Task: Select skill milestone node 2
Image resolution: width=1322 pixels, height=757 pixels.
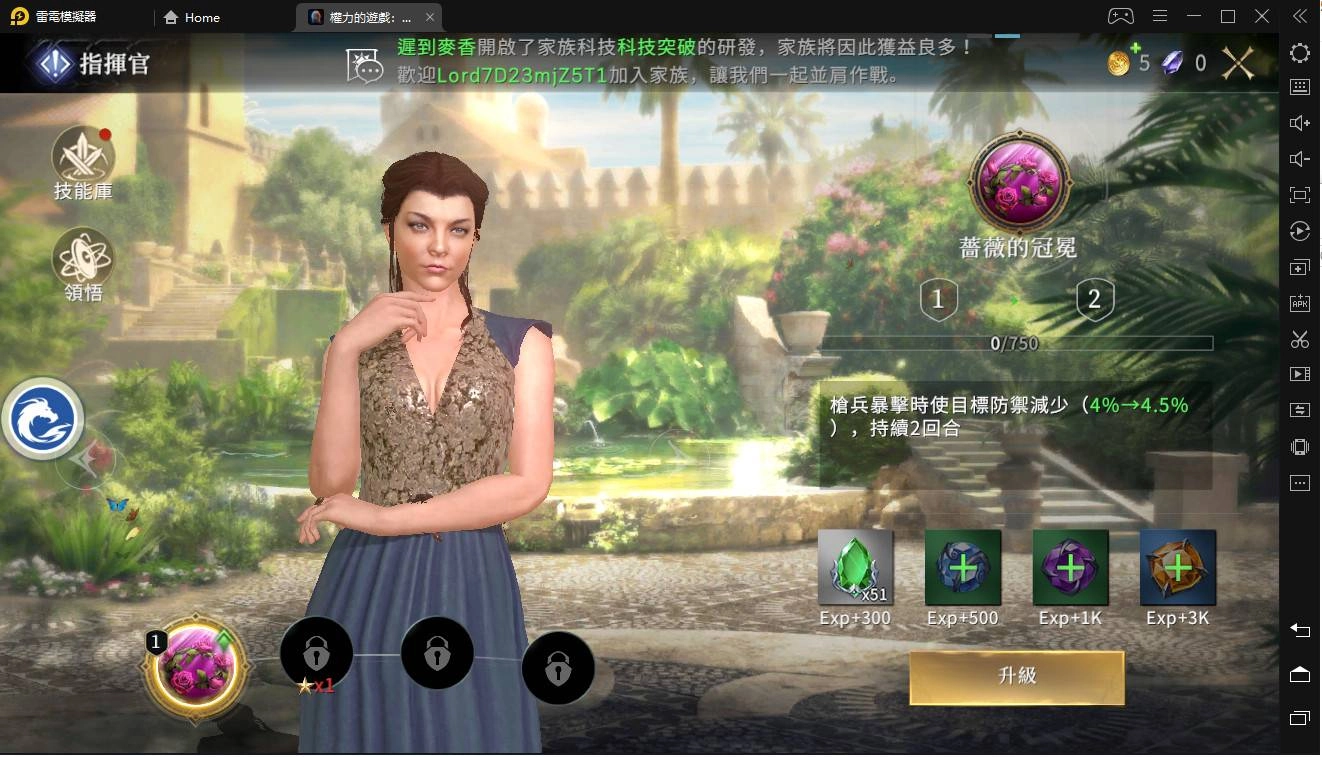Action: (x=1094, y=298)
